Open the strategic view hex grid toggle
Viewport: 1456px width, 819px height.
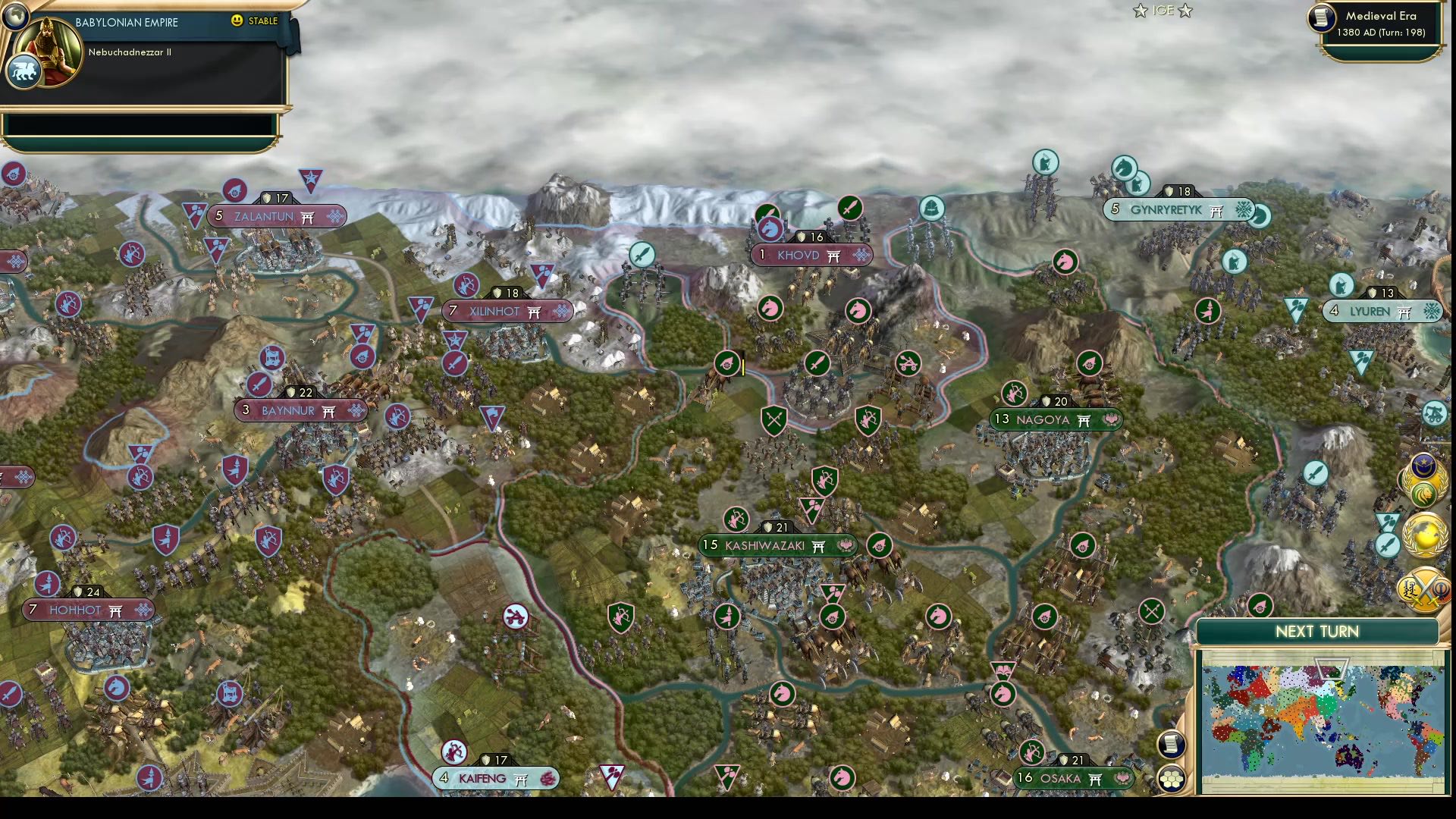click(x=1172, y=778)
